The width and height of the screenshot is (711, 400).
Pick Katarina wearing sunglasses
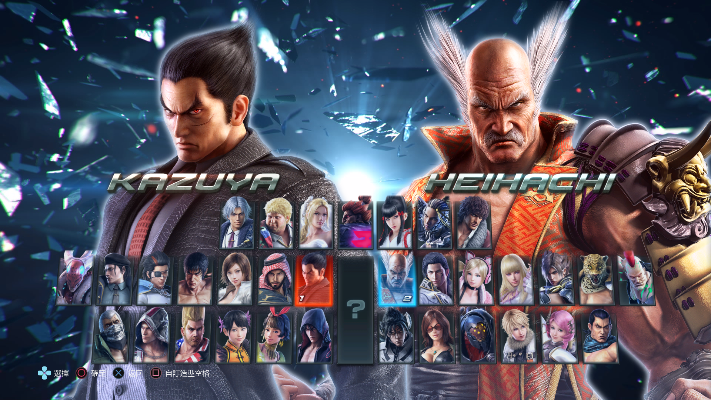(435, 335)
